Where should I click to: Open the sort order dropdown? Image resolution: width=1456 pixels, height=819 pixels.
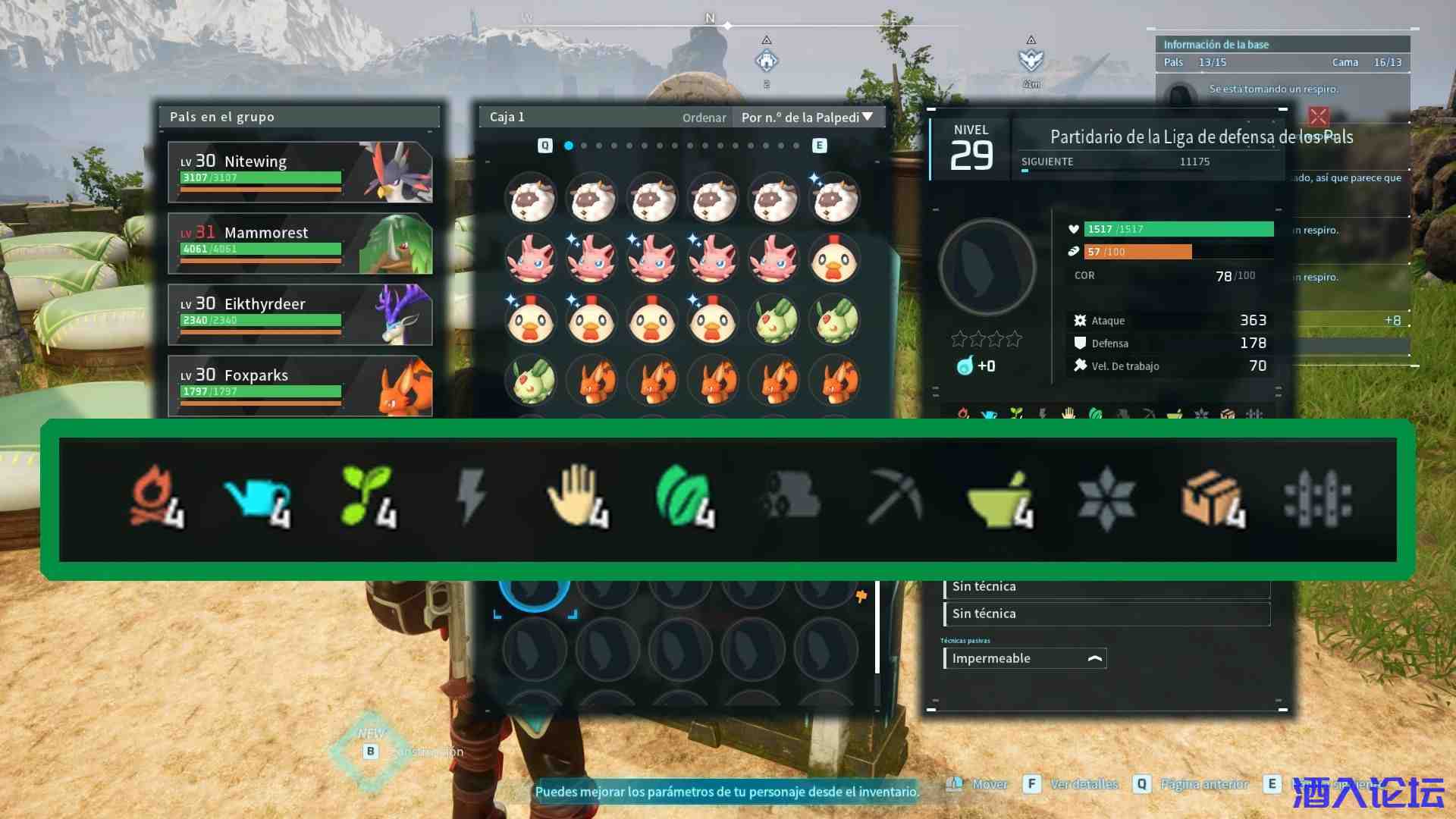tap(807, 118)
